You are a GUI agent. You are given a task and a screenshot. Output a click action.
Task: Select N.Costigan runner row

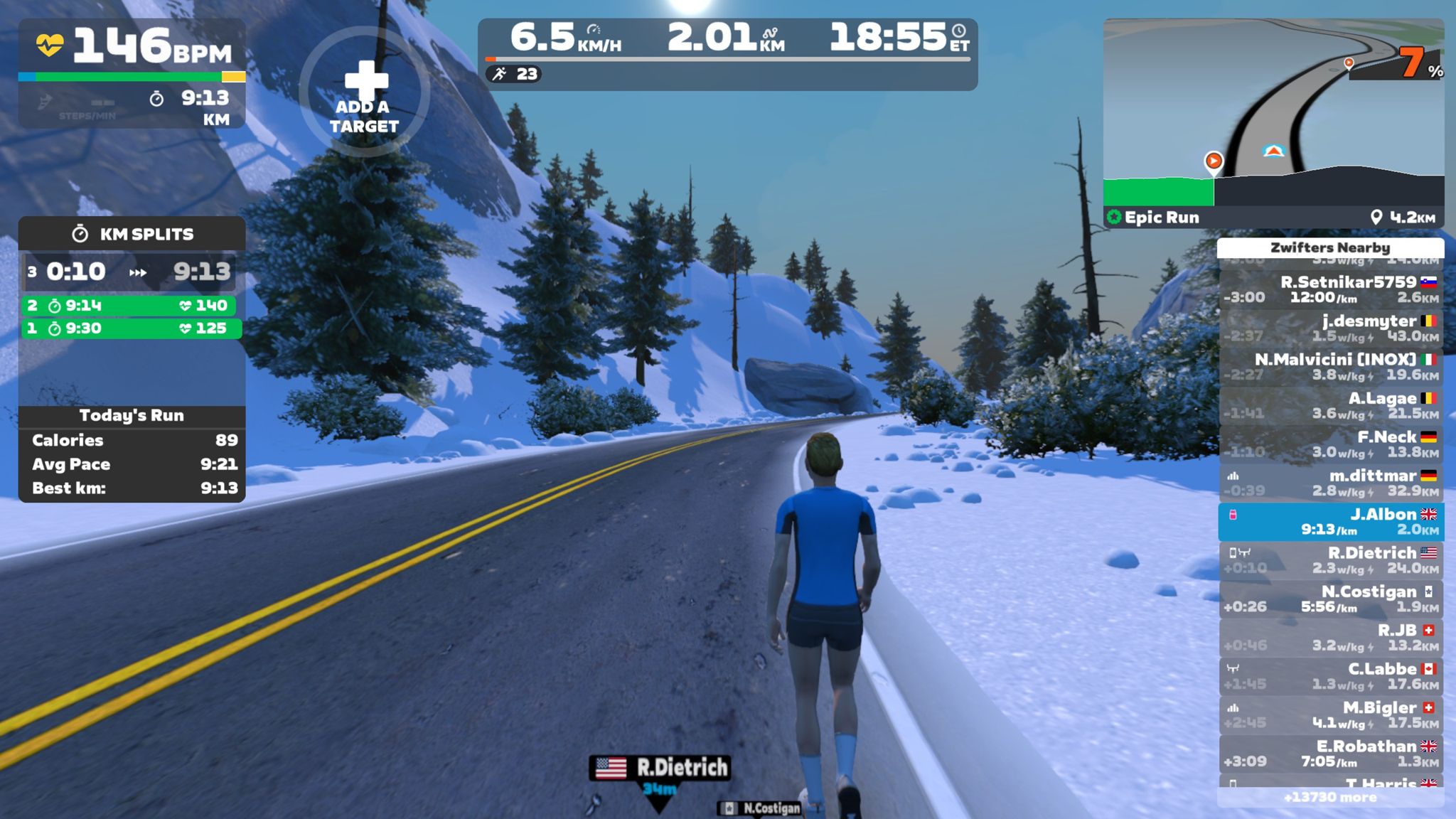1330,599
